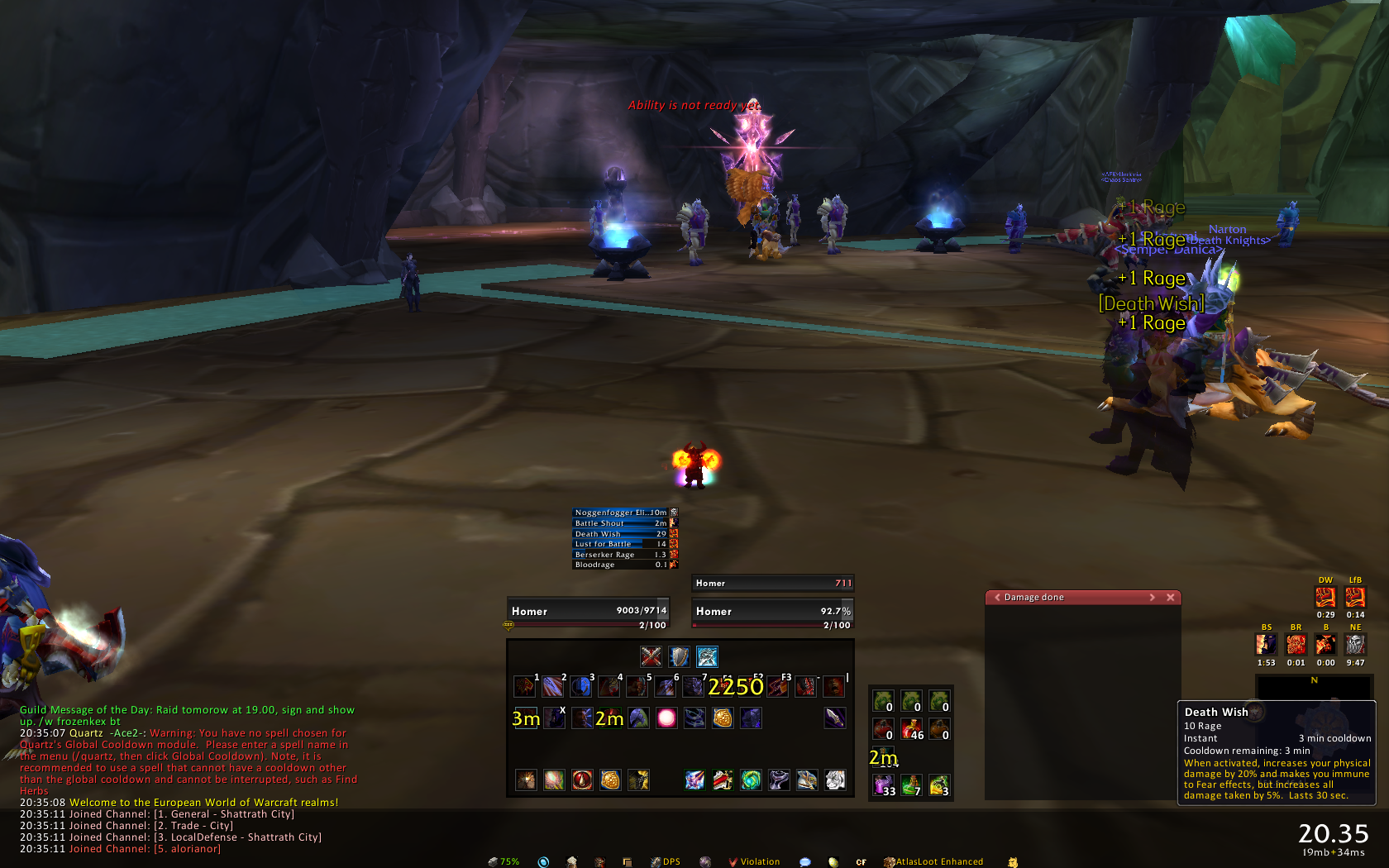
Task: Switch to Defensive Stance shield icon
Action: pos(679,656)
